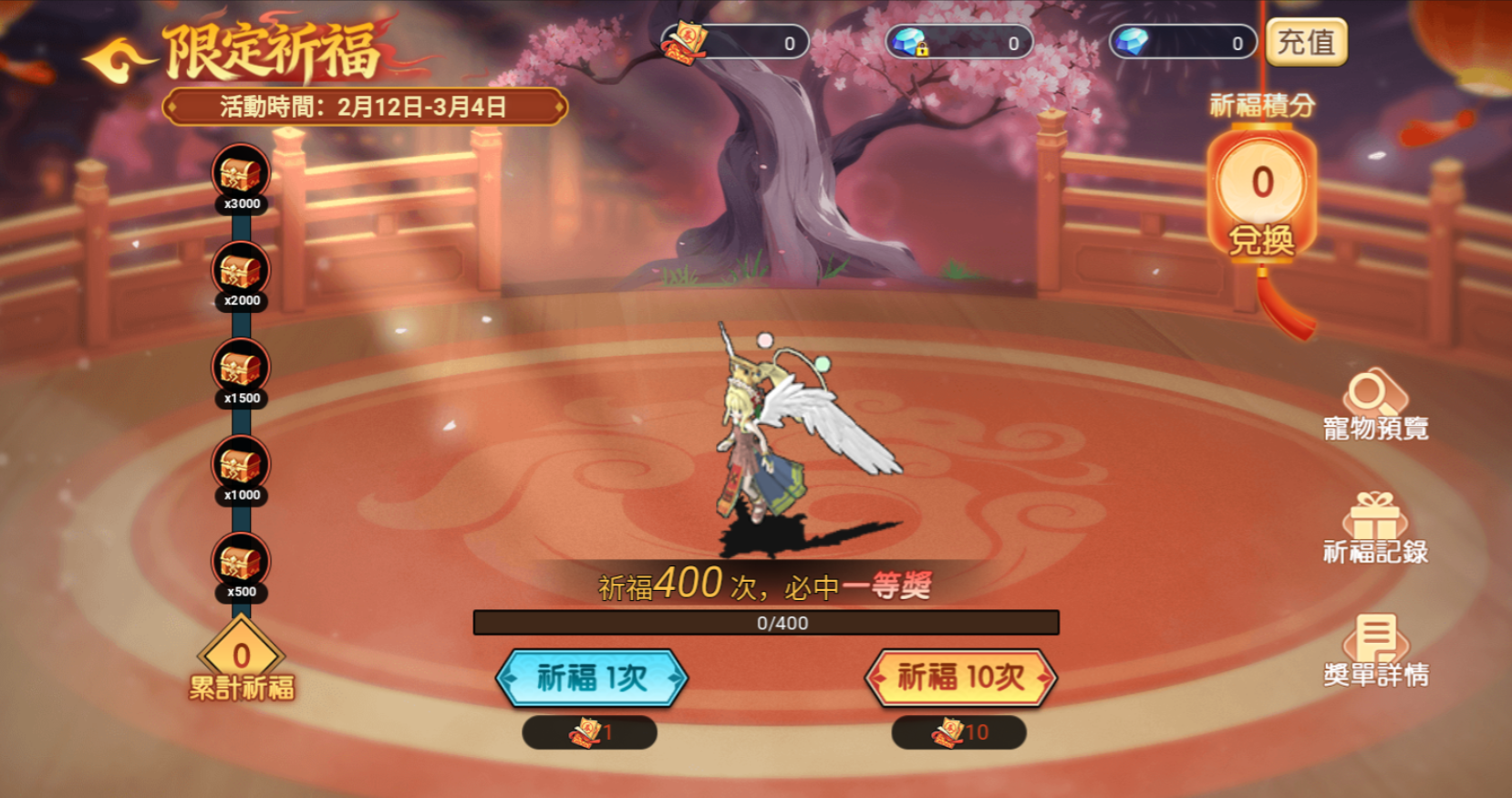This screenshot has width=1512, height=798.
Task: Select the x1000 reward chest
Action: (x=241, y=465)
